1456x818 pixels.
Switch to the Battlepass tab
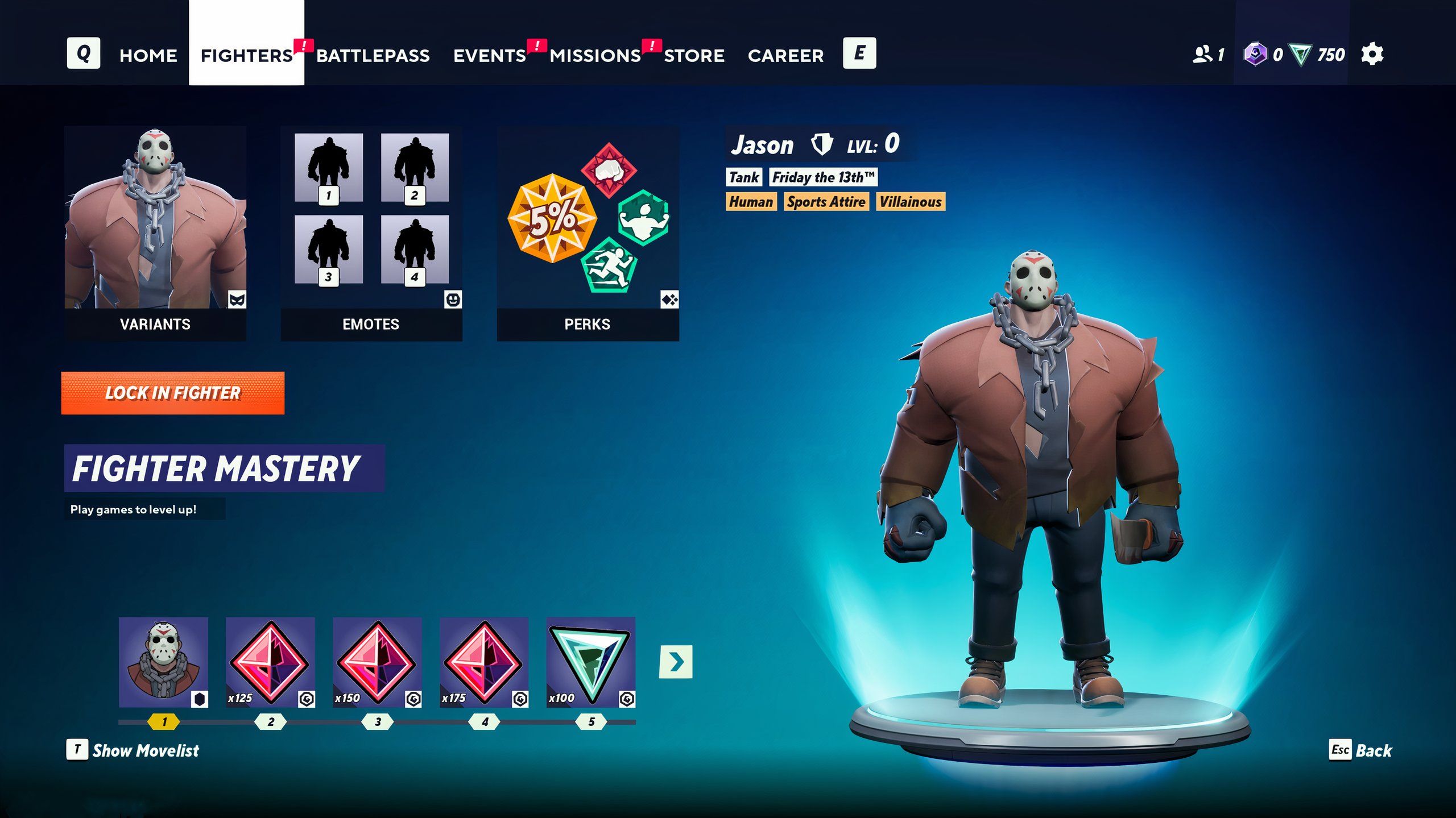point(374,55)
